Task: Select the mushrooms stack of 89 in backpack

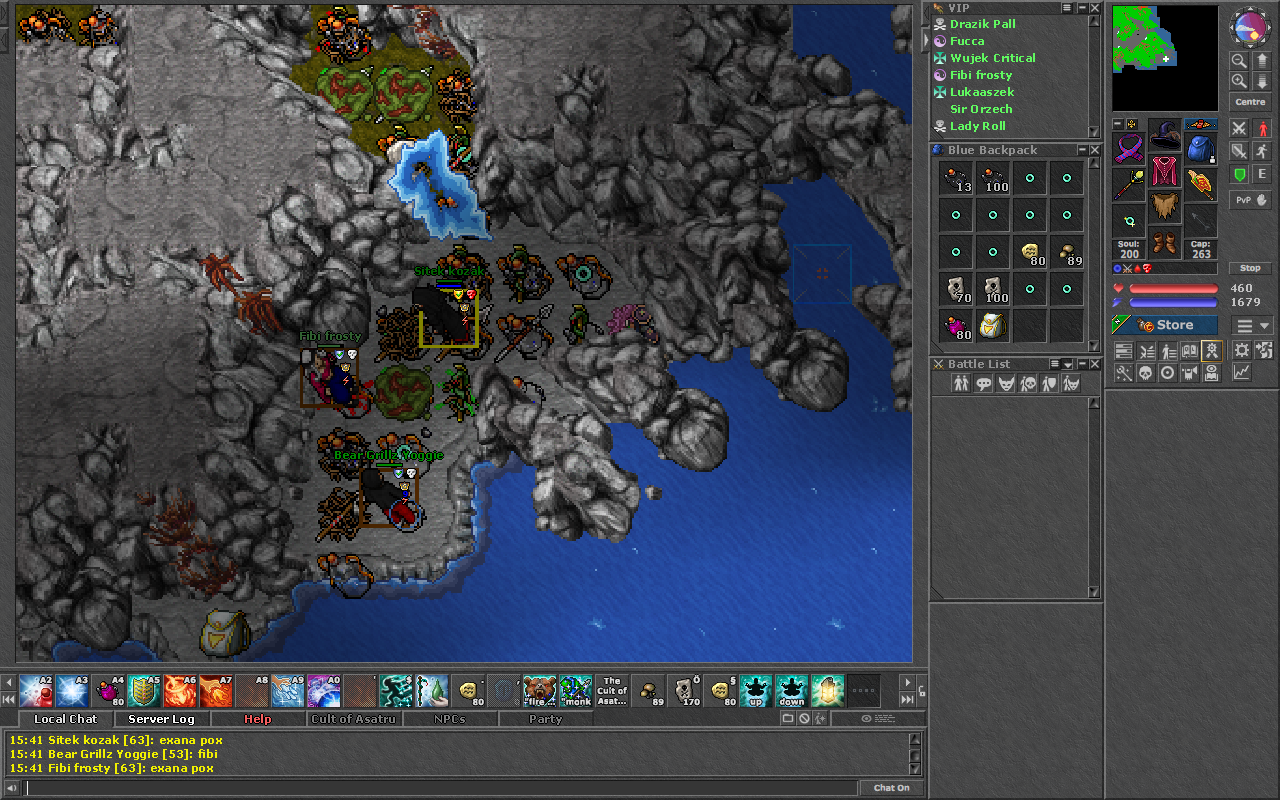Action: [x=1067, y=253]
